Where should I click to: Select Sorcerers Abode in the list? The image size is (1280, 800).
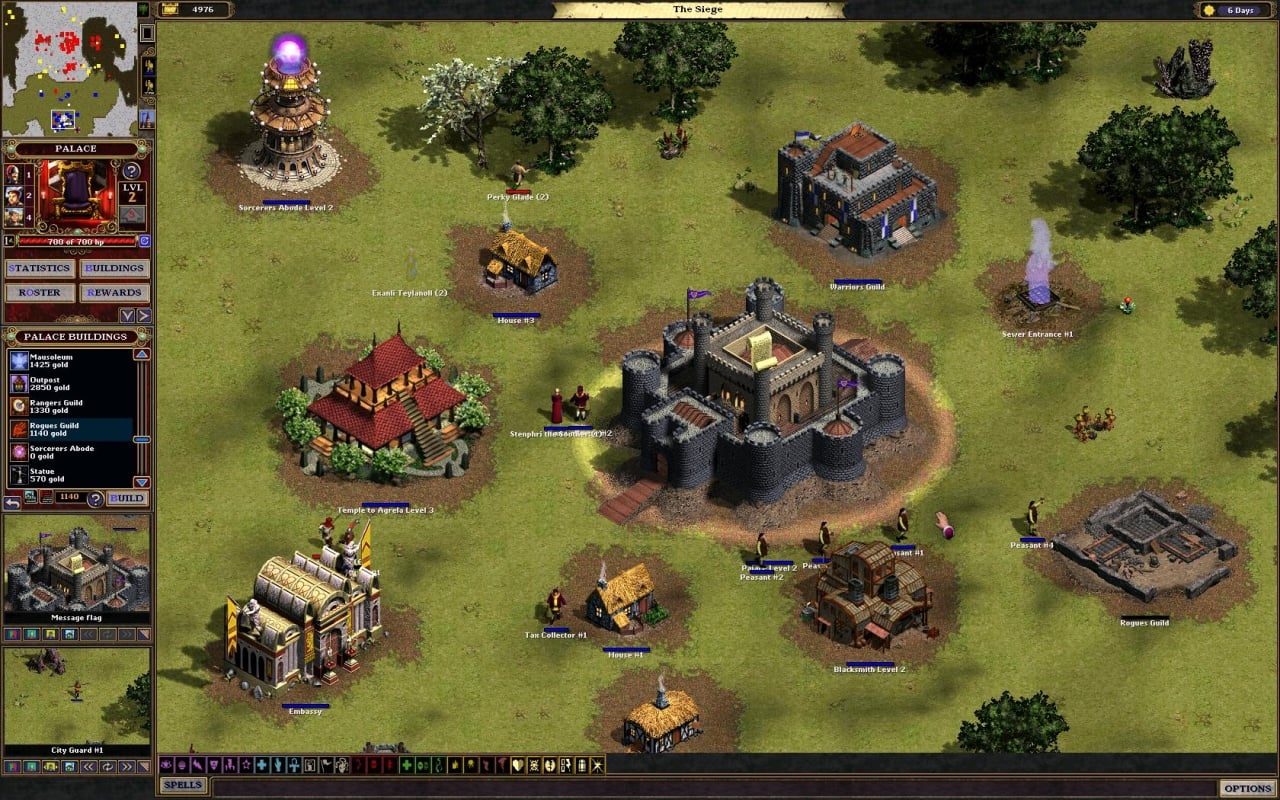(x=70, y=453)
